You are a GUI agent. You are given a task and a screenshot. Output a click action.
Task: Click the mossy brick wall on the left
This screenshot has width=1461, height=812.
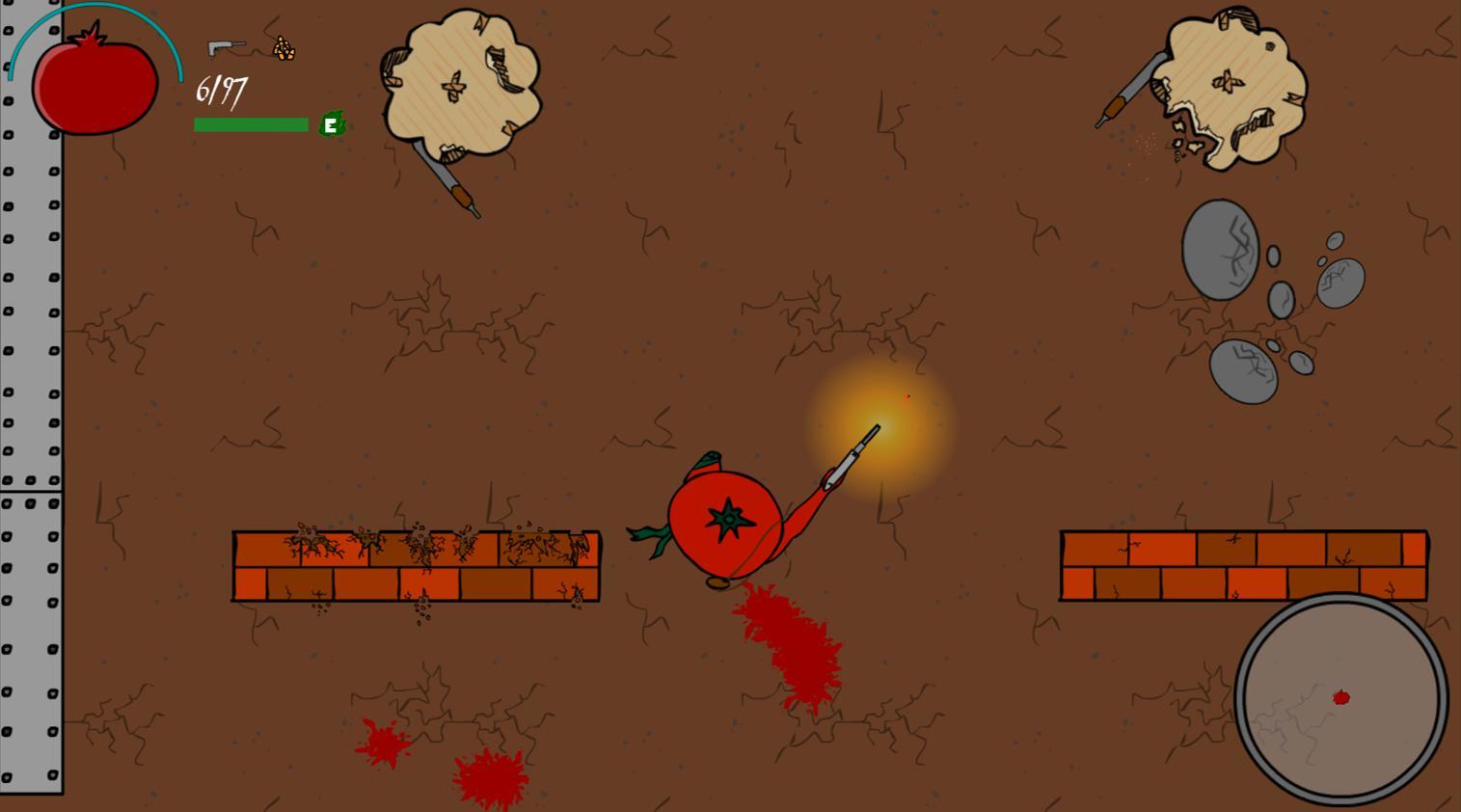coord(415,564)
